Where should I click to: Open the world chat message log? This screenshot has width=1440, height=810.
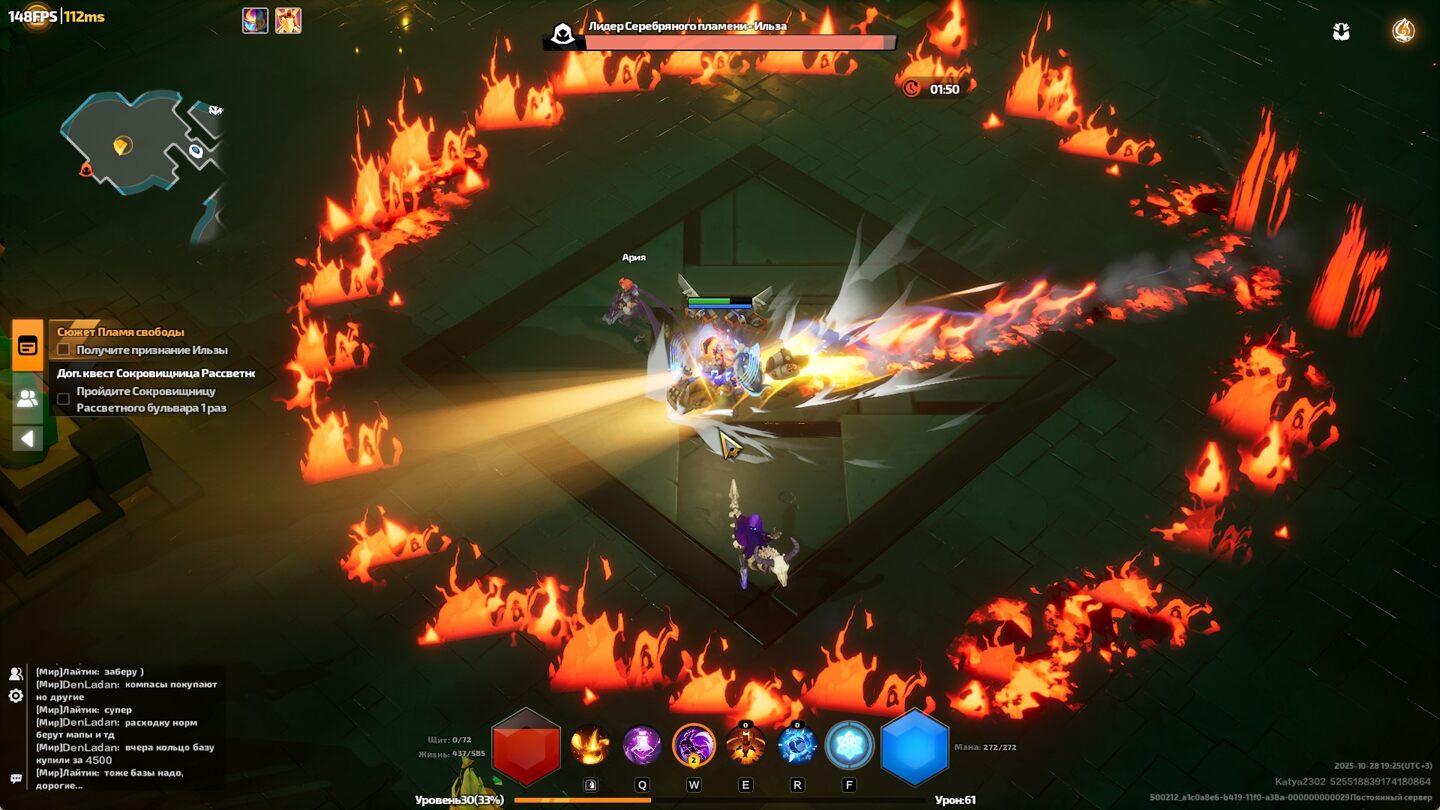(125, 728)
